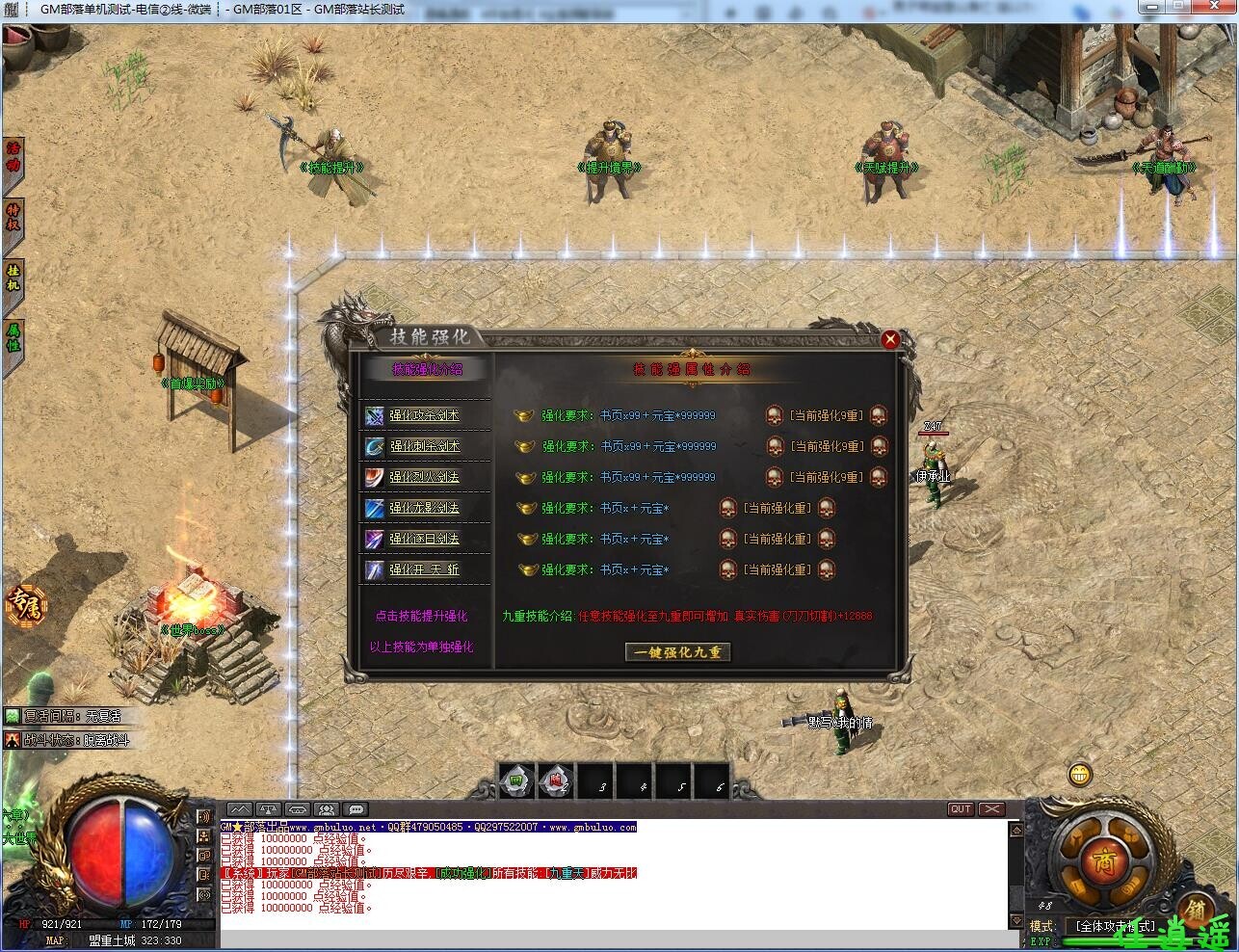The image size is (1239, 952).
Task: Click the smiley face icon above shop orb
Action: point(1079,774)
